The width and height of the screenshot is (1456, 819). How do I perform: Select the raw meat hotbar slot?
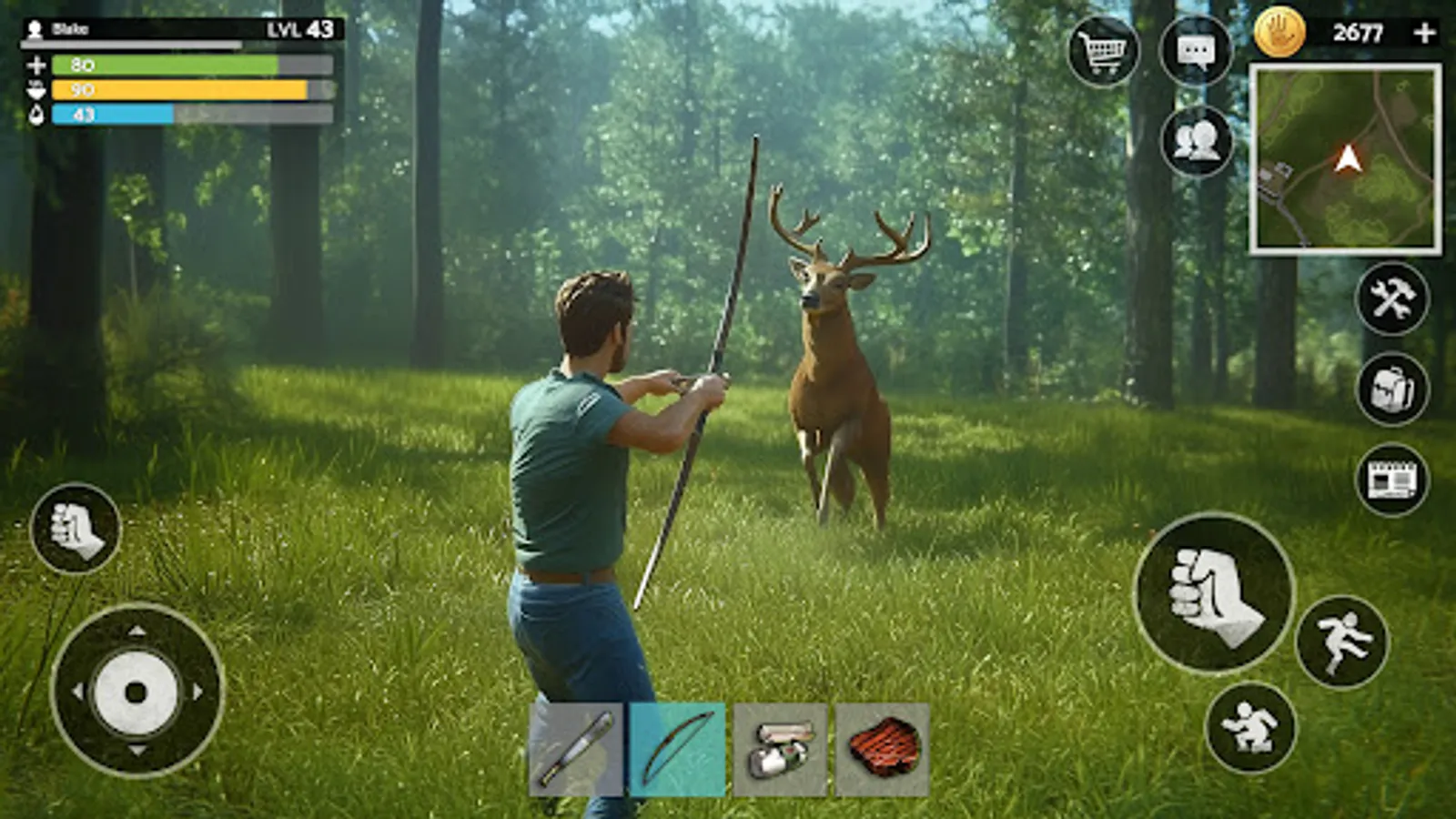[884, 749]
